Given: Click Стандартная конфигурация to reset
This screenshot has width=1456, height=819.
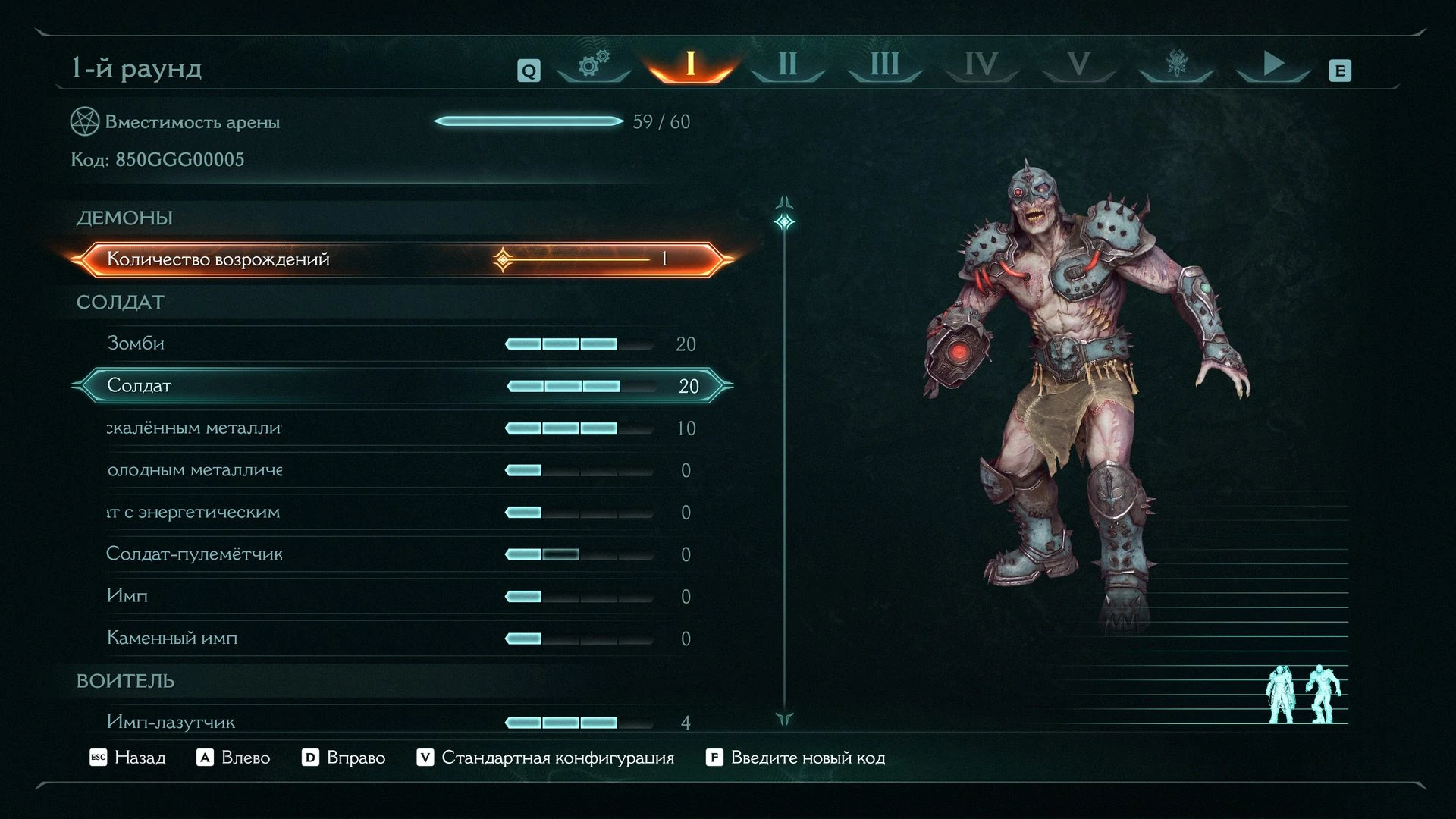Looking at the screenshot, I should coord(545,758).
